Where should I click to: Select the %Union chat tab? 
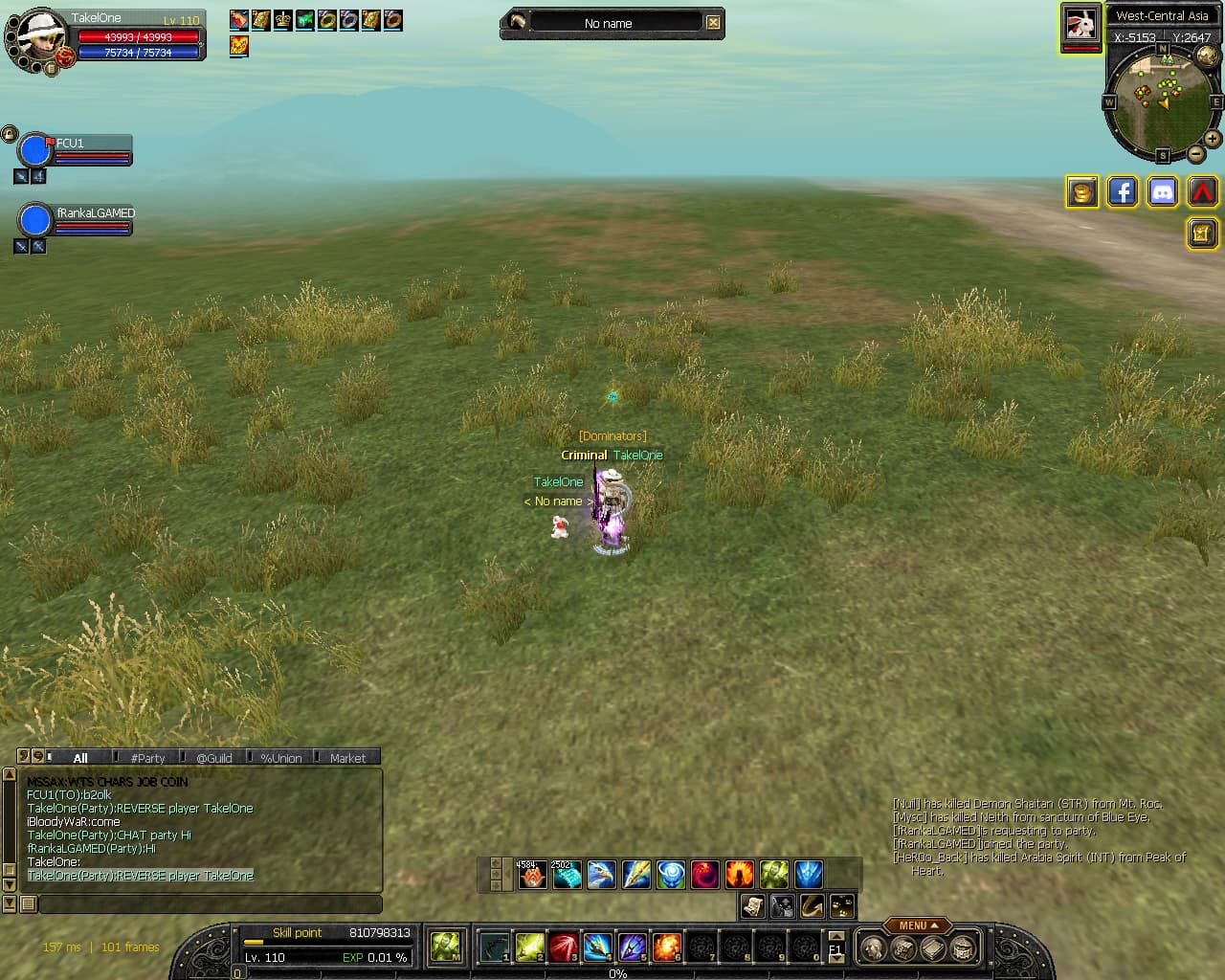[x=280, y=757]
